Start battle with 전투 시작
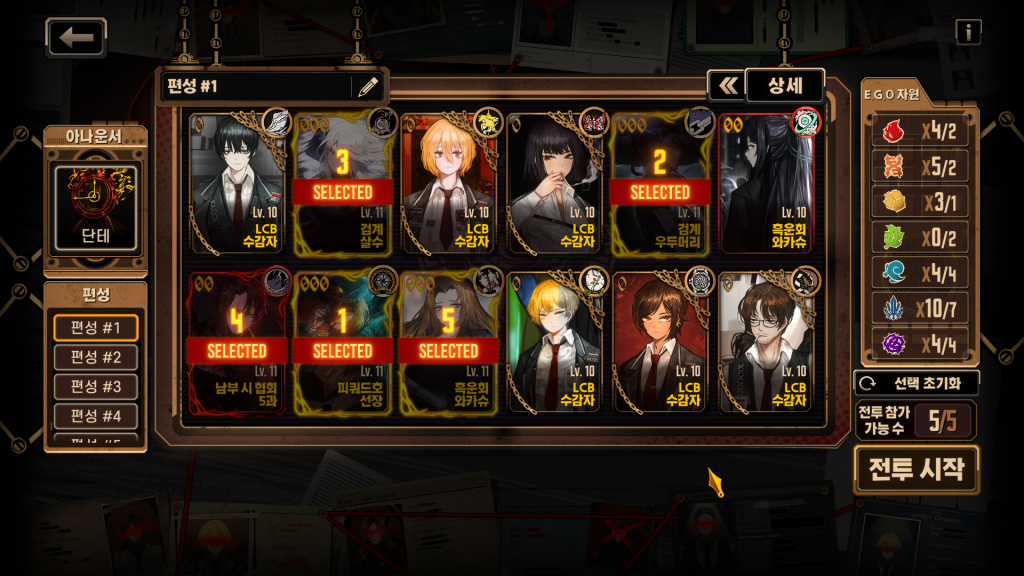Viewport: 1024px width, 576px height. coord(916,470)
